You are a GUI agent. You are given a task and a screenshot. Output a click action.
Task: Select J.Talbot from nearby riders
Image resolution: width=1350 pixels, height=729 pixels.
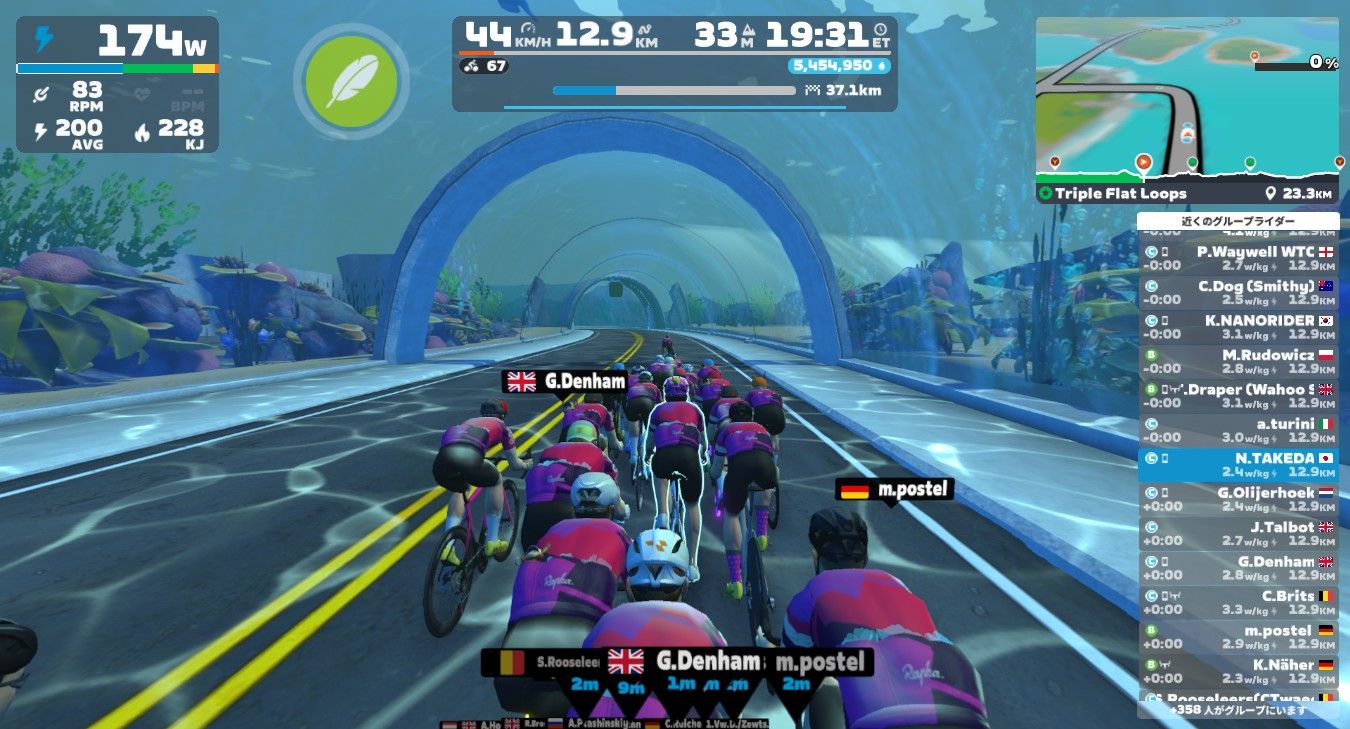(x=1238, y=533)
